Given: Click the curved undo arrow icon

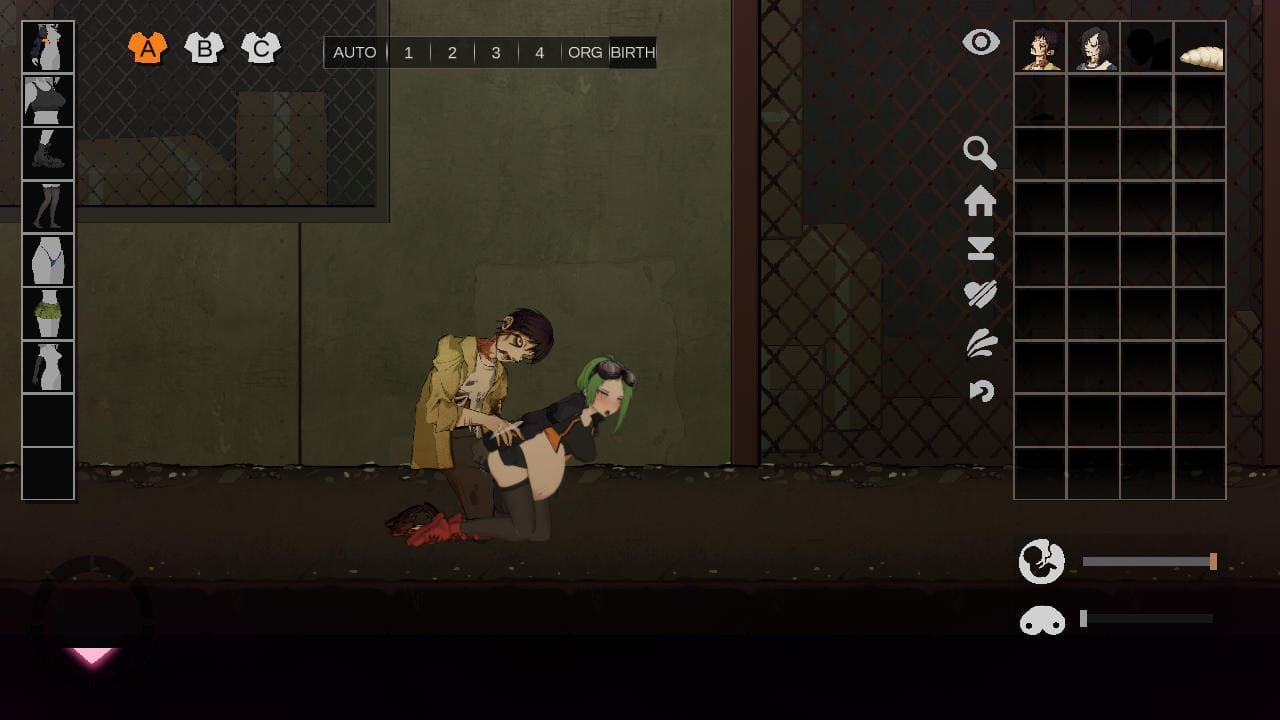Looking at the screenshot, I should tap(981, 390).
